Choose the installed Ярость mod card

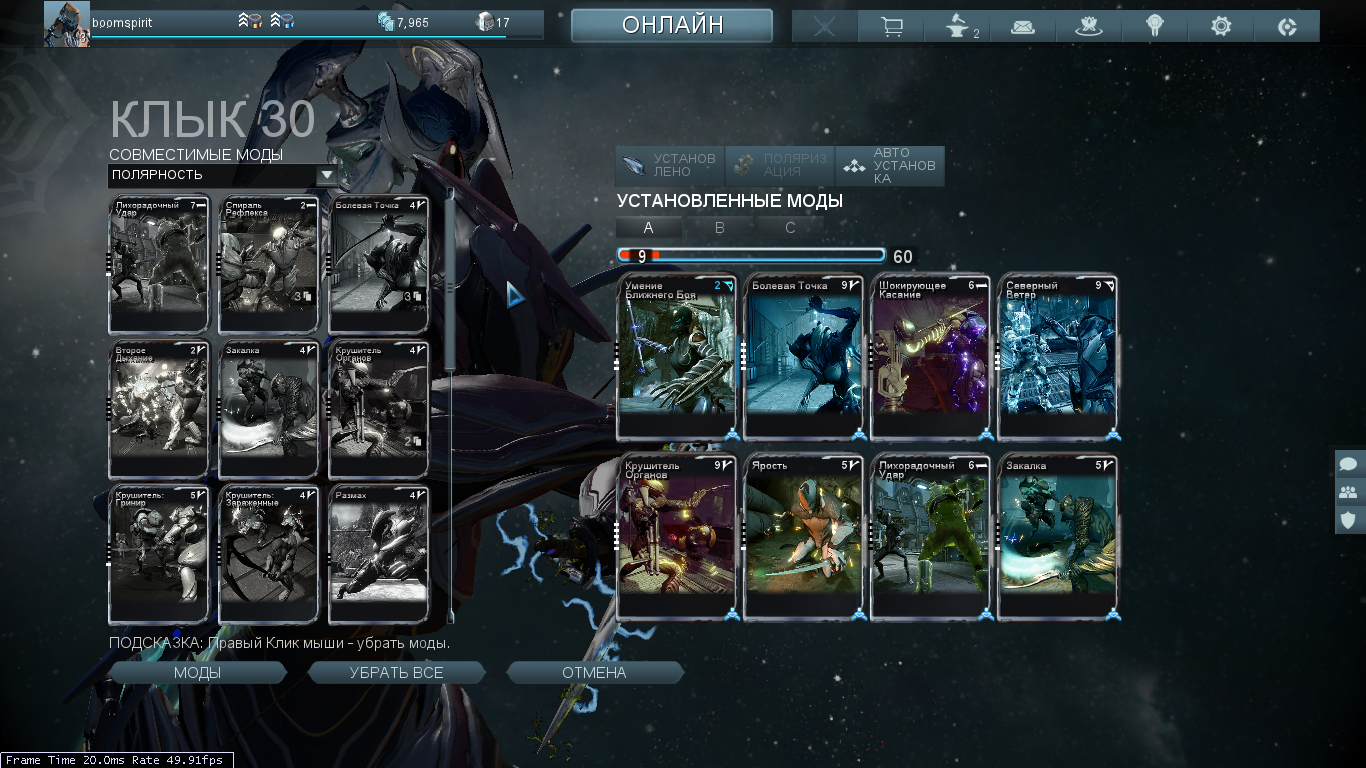coord(803,537)
